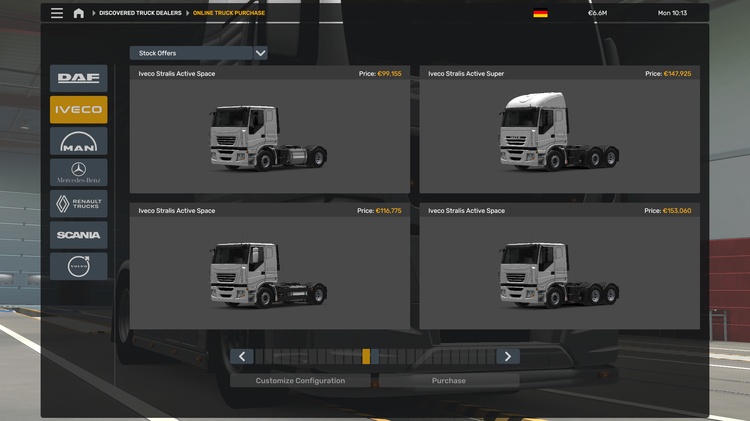Purchase the selected truck

click(x=449, y=381)
